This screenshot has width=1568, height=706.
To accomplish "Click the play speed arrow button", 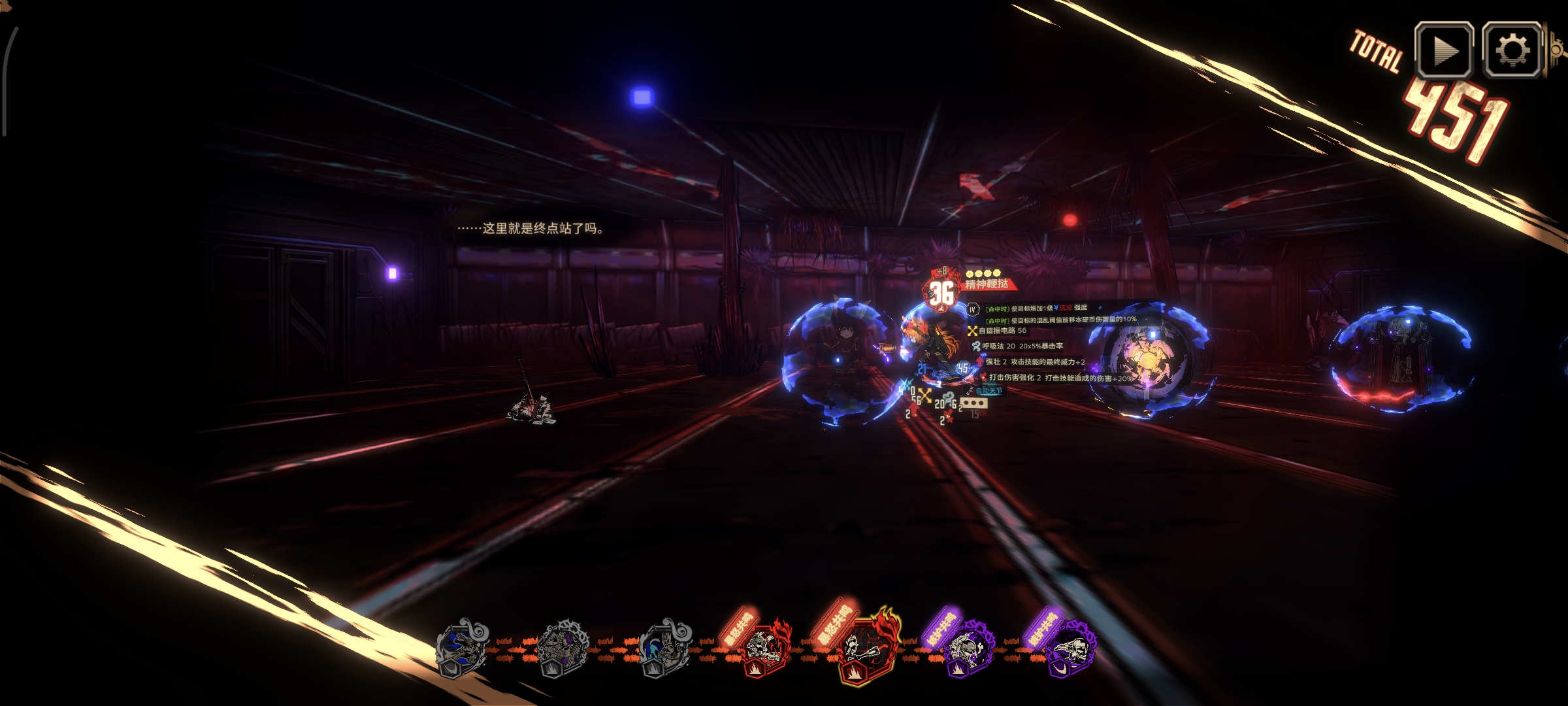I will [1443, 50].
